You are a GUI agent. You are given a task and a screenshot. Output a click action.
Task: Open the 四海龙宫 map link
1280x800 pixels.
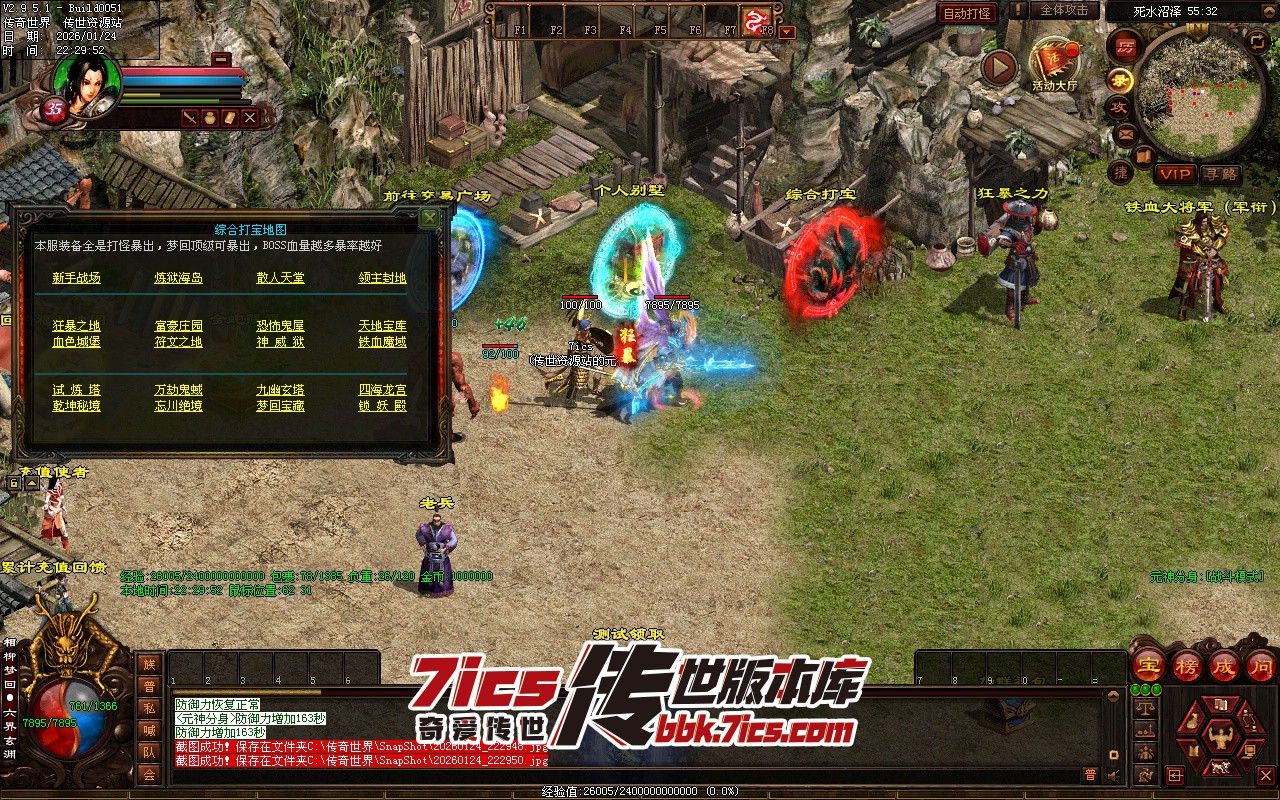(x=382, y=390)
